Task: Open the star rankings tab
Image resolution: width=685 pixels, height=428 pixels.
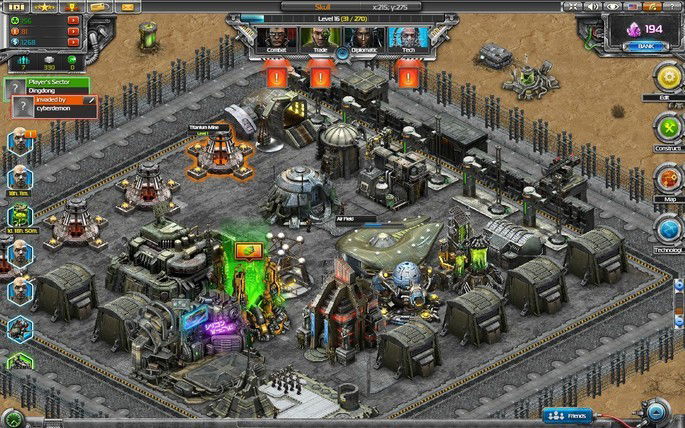Action: 46,6
